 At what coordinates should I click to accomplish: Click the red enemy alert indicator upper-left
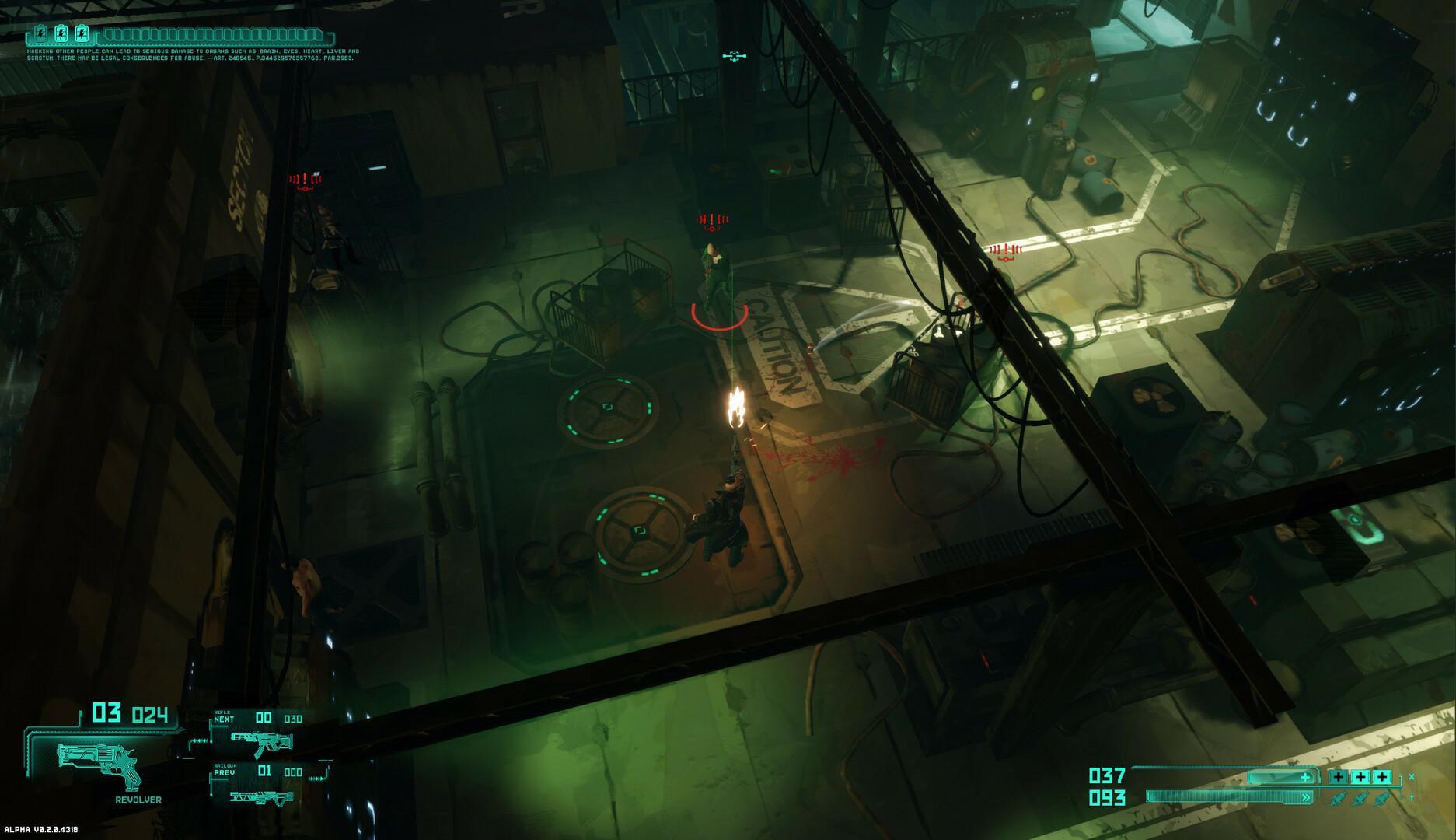pos(303,180)
